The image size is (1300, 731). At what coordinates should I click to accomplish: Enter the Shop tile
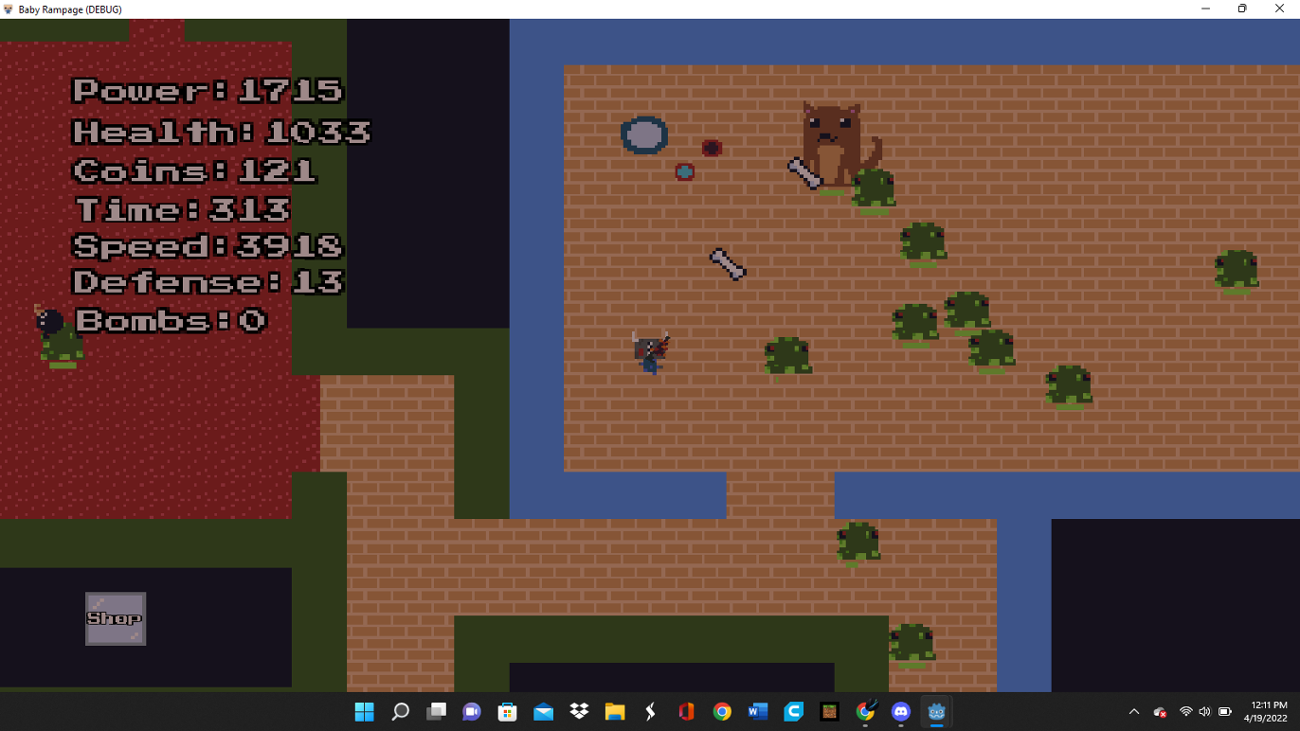[x=115, y=618]
